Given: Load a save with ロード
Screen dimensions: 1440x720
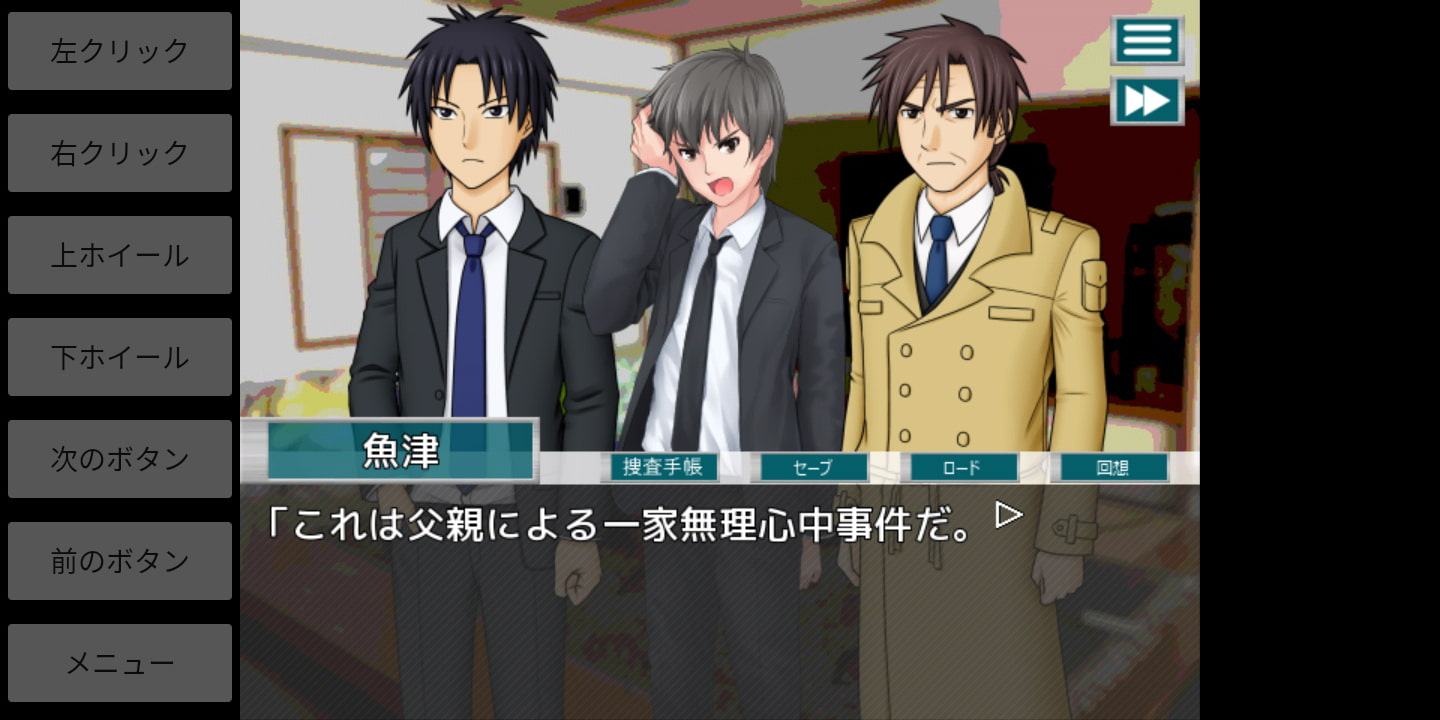Looking at the screenshot, I should pyautogui.click(x=961, y=467).
